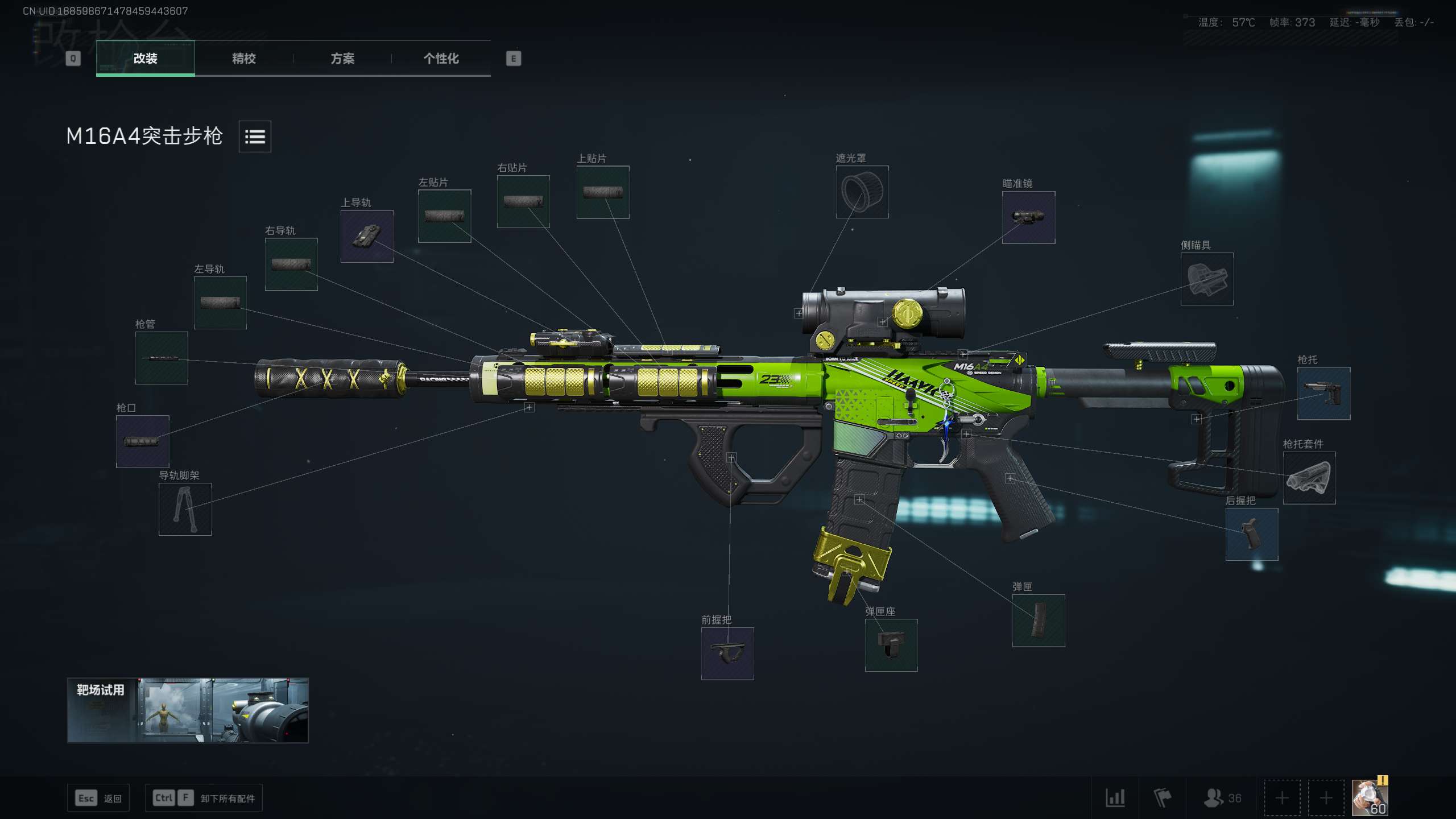The height and width of the screenshot is (819, 1456).
Task: Select the 后握把 rear grip slot
Action: coord(1252,534)
